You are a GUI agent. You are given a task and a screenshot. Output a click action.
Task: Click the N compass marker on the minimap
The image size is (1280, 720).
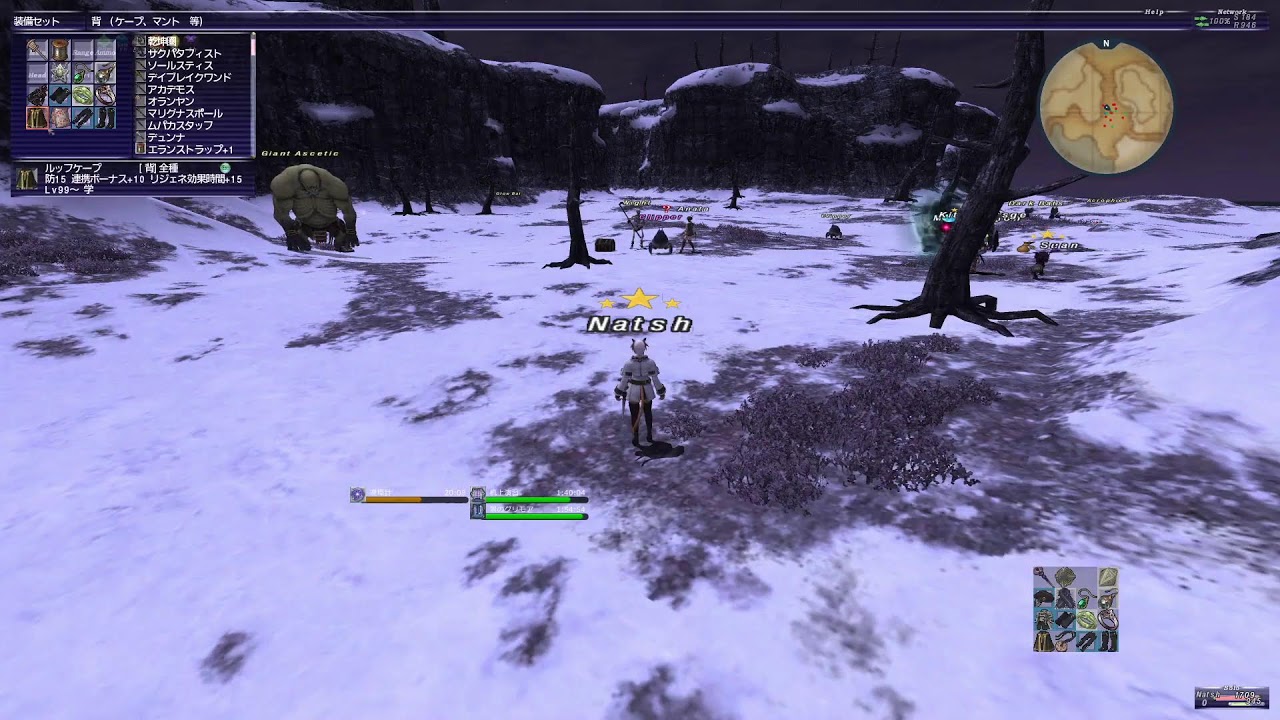point(1104,43)
